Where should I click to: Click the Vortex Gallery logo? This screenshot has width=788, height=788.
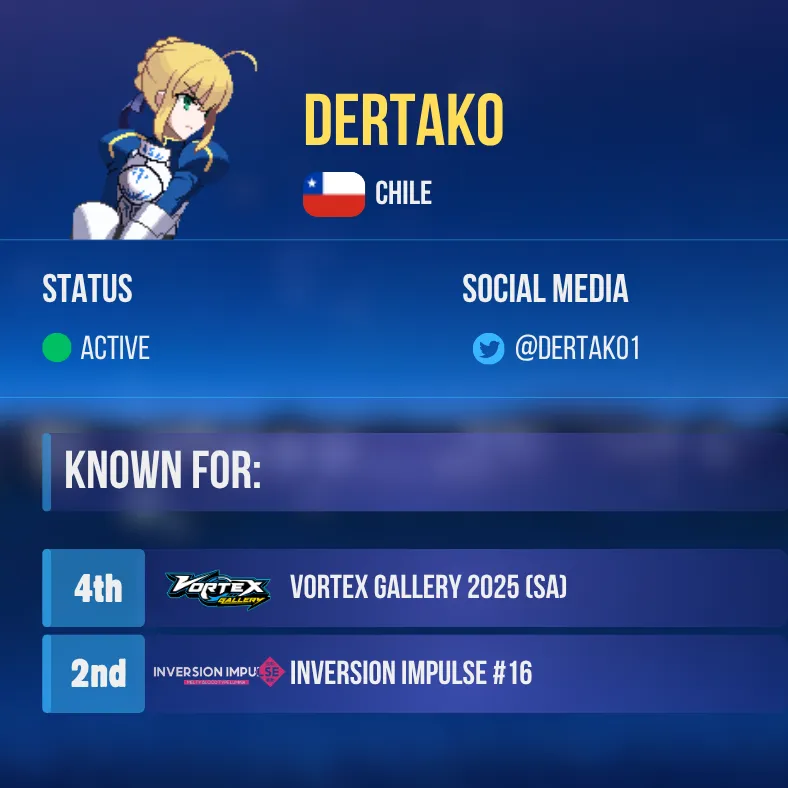click(217, 589)
